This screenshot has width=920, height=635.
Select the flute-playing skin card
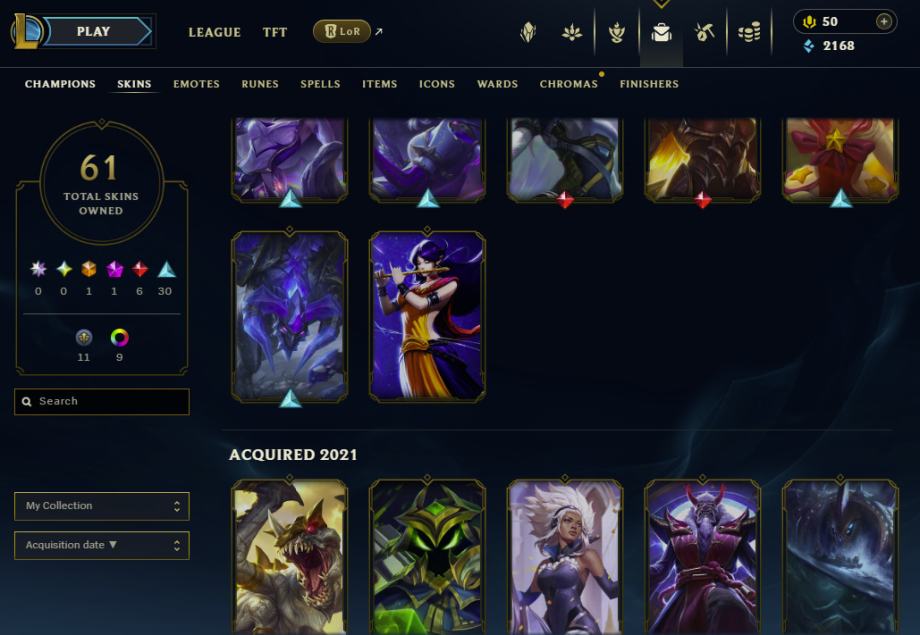427,317
